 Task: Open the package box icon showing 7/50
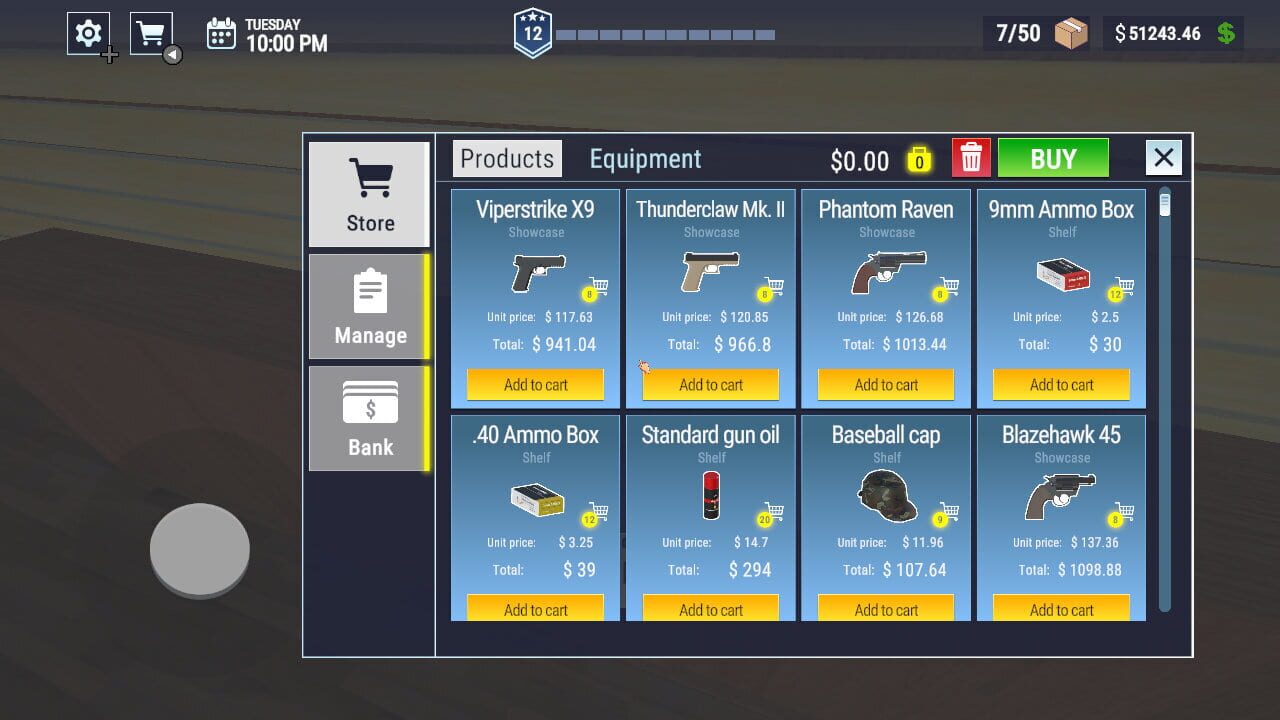click(x=1069, y=31)
